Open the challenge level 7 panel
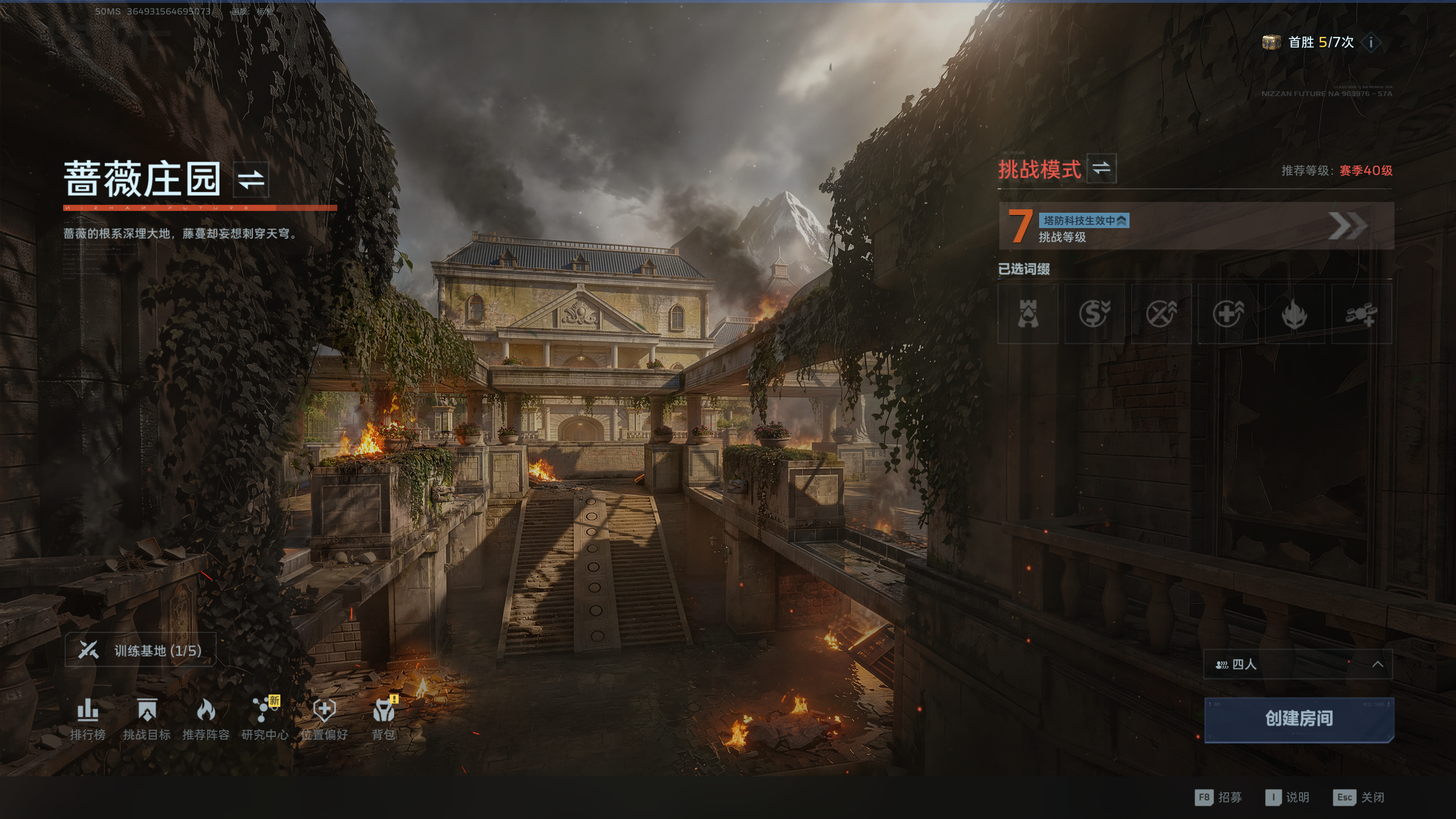 (x=1196, y=226)
